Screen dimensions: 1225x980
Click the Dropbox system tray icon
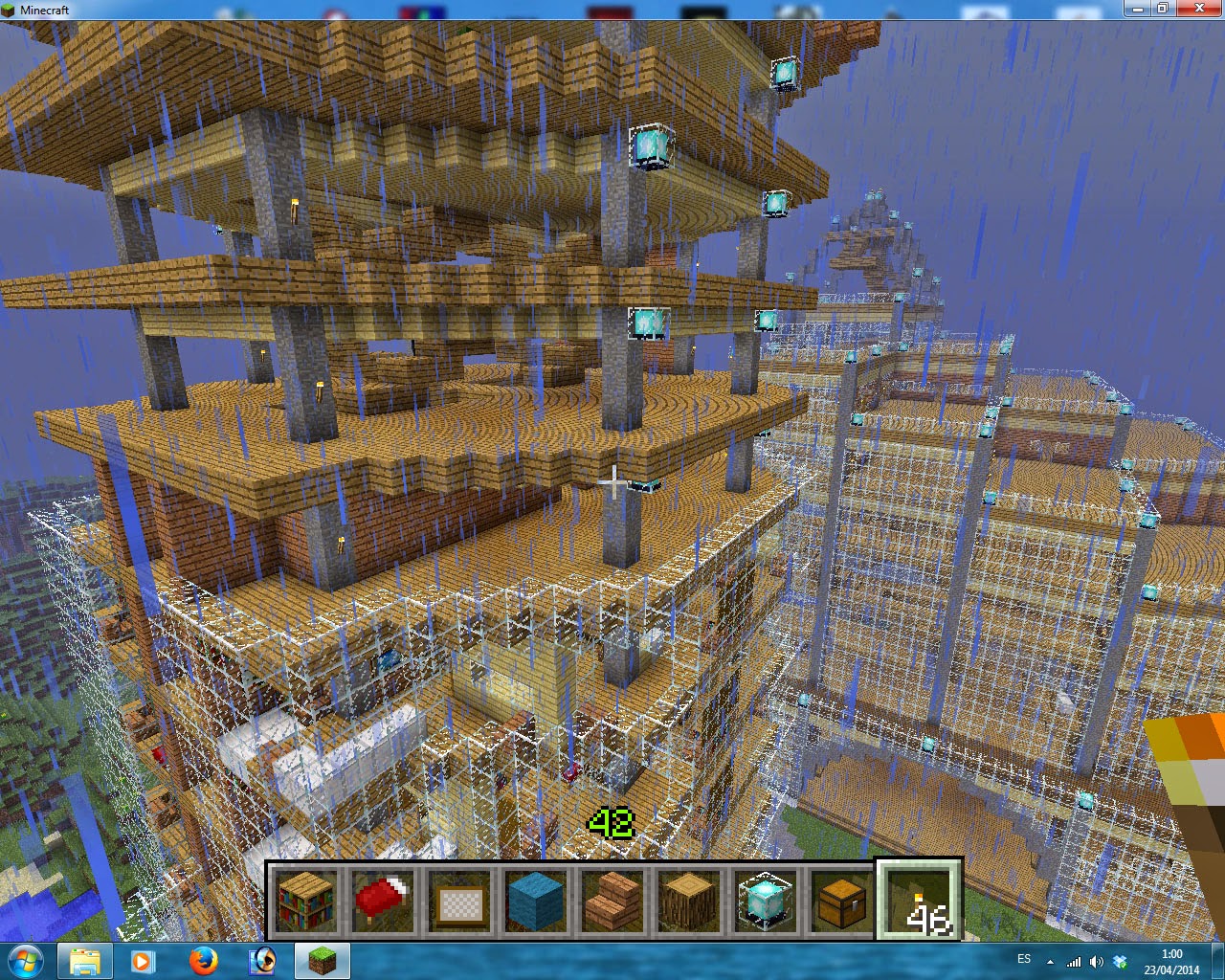[1121, 962]
